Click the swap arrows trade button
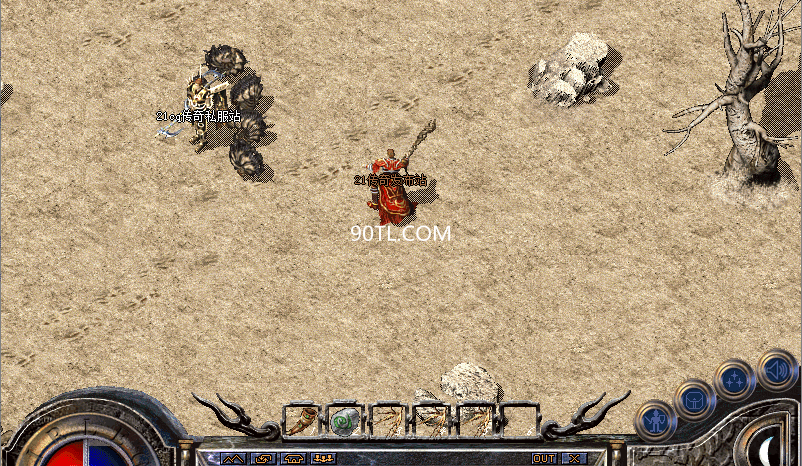 (263, 458)
